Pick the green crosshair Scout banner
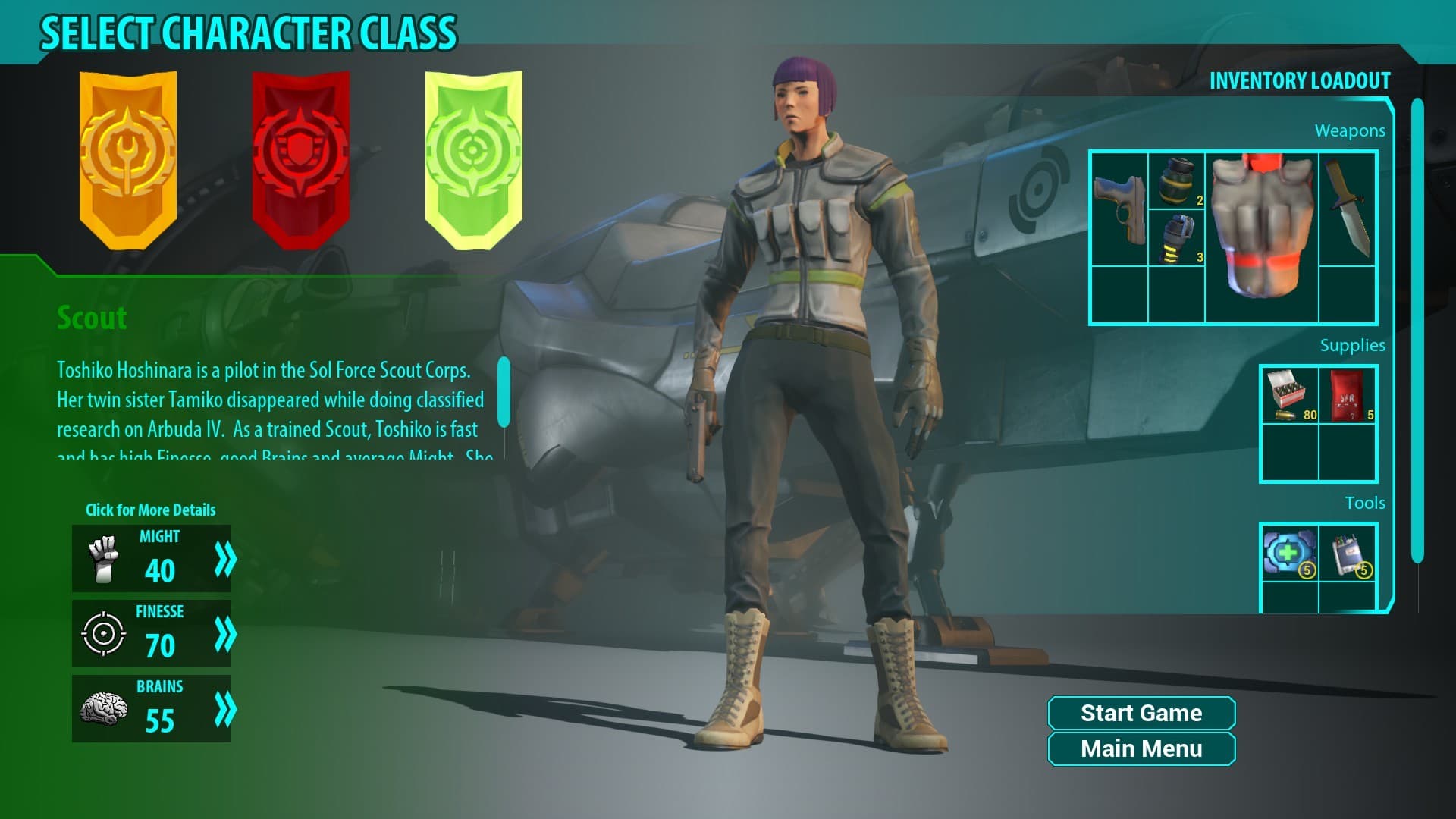 pos(473,159)
